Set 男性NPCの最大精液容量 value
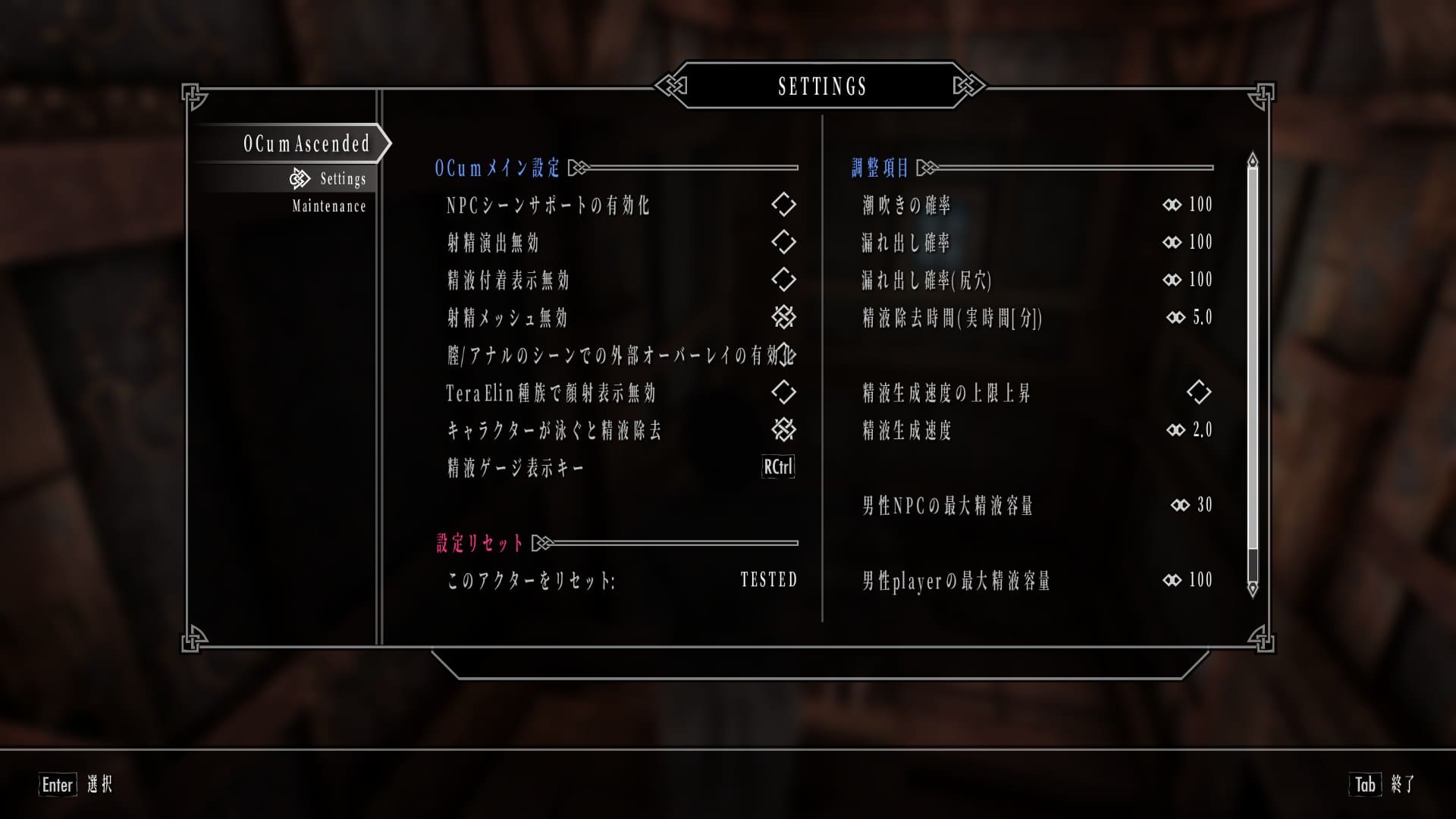Image resolution: width=1456 pixels, height=819 pixels. click(x=1187, y=505)
